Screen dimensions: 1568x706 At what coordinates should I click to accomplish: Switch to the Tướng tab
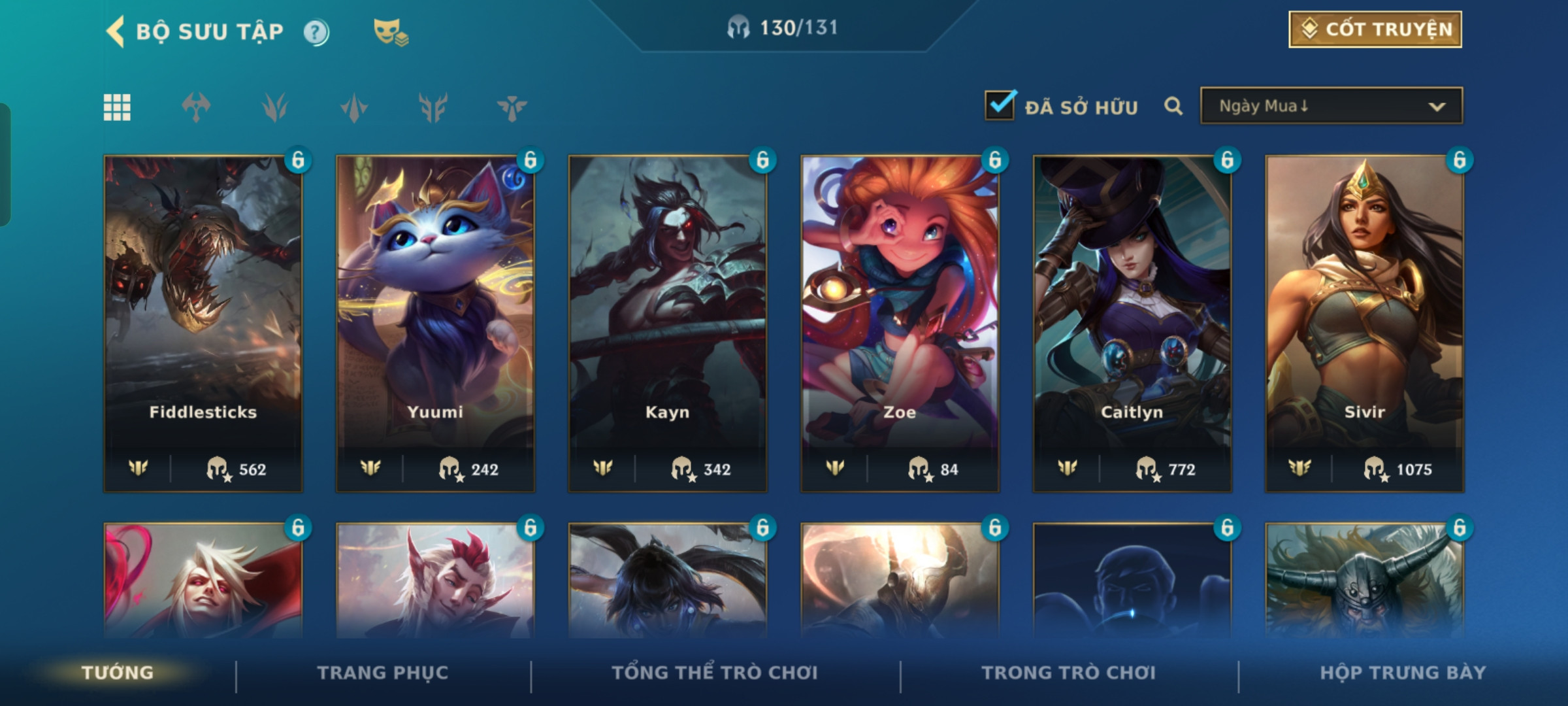click(x=118, y=673)
